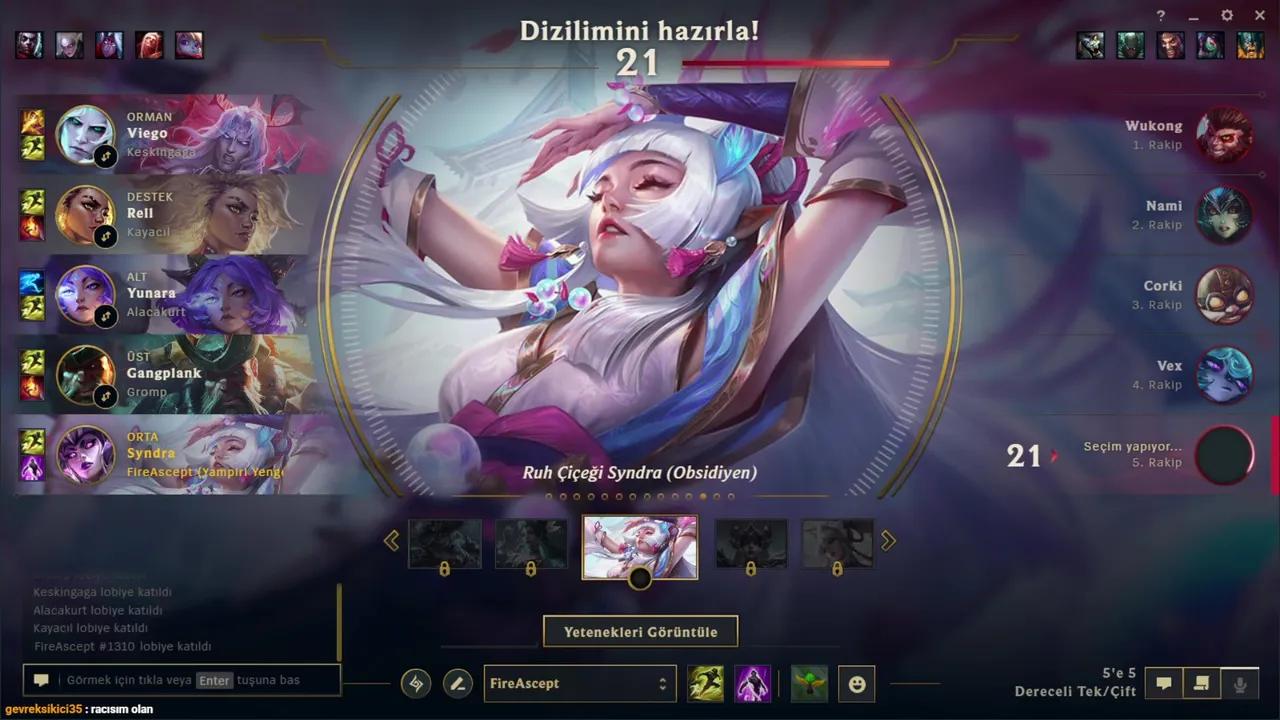Click the green ward skin icon
Screen dimensions: 1280x720
click(x=808, y=683)
